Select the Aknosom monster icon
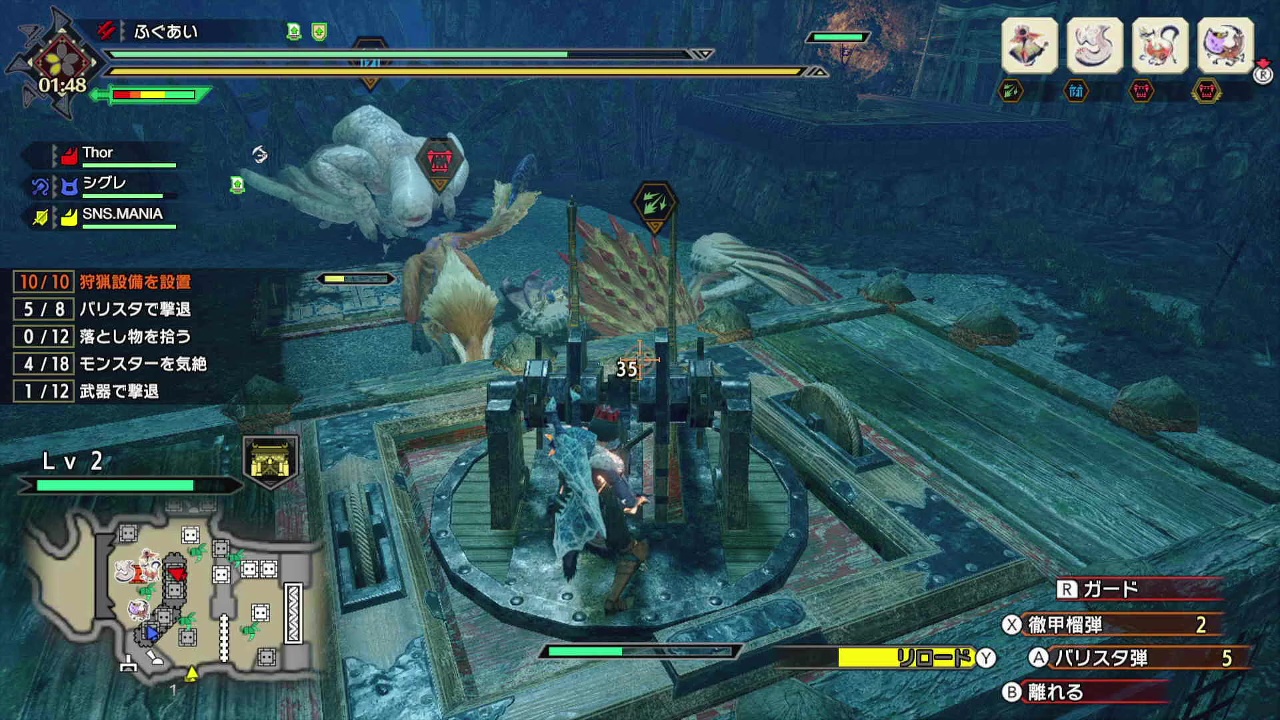 (1029, 45)
